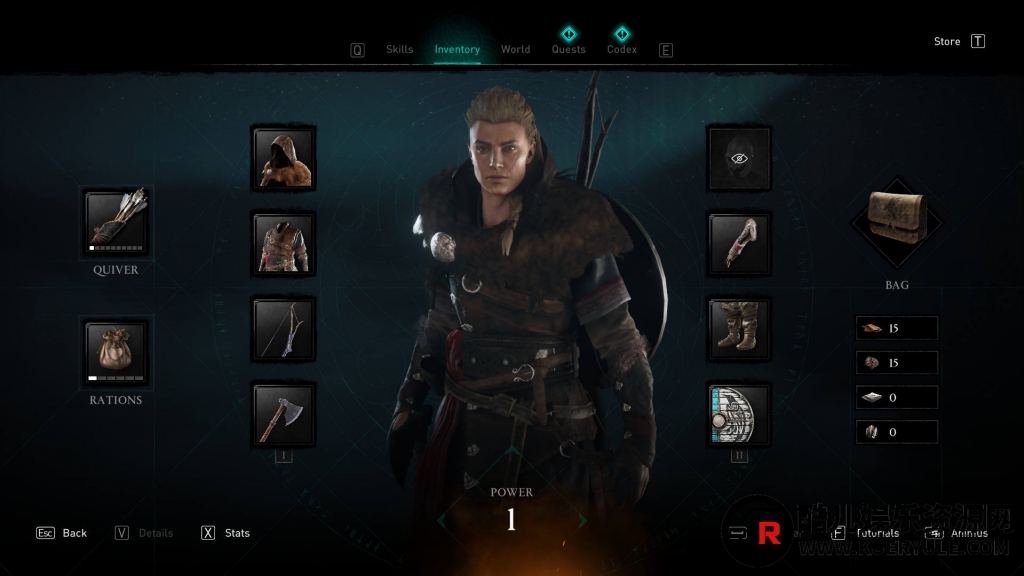Go to the Quests tab
The image size is (1024, 576).
(x=568, y=49)
